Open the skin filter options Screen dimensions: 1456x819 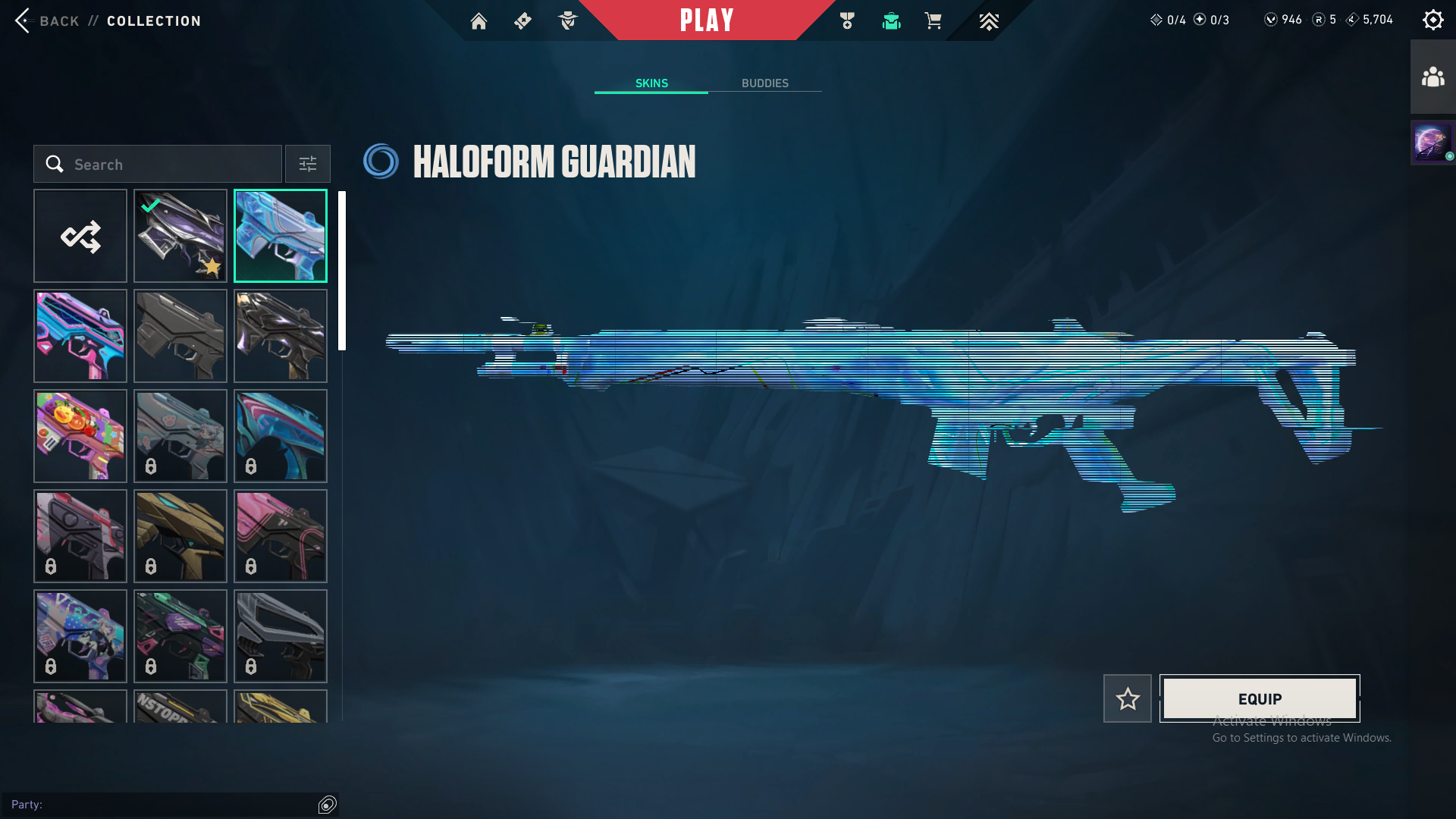point(308,164)
